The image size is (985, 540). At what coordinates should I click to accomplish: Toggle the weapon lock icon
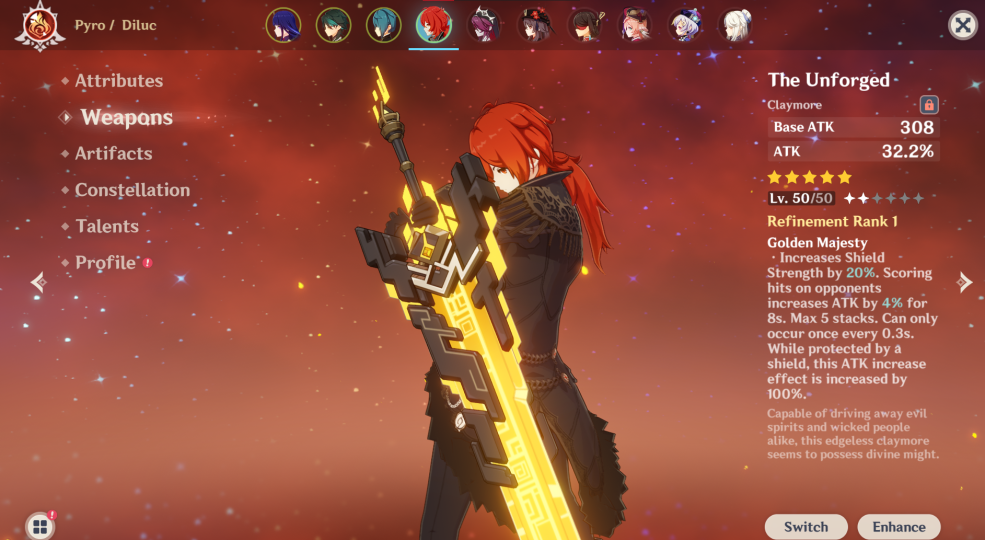tap(928, 104)
